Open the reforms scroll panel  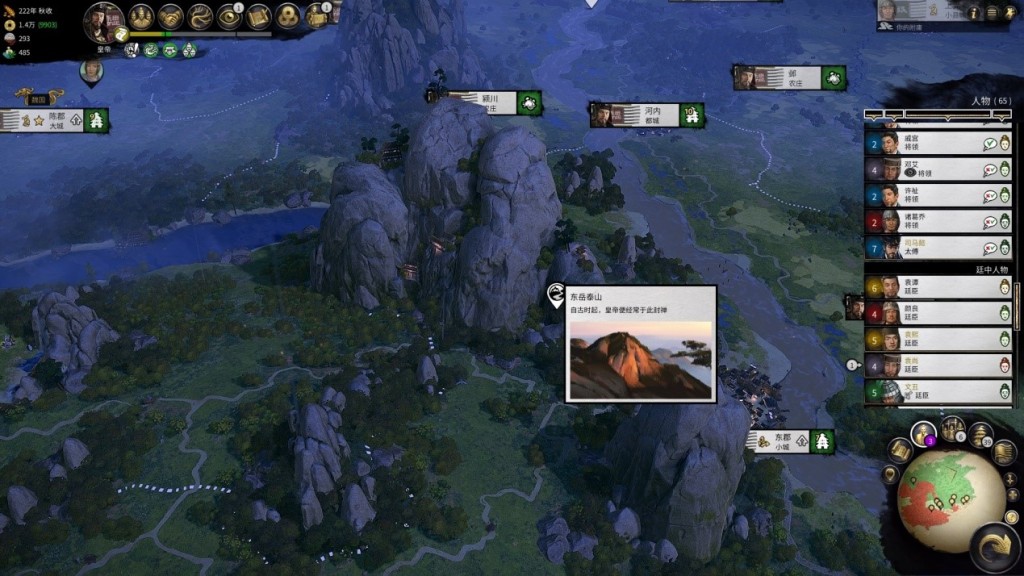259,17
